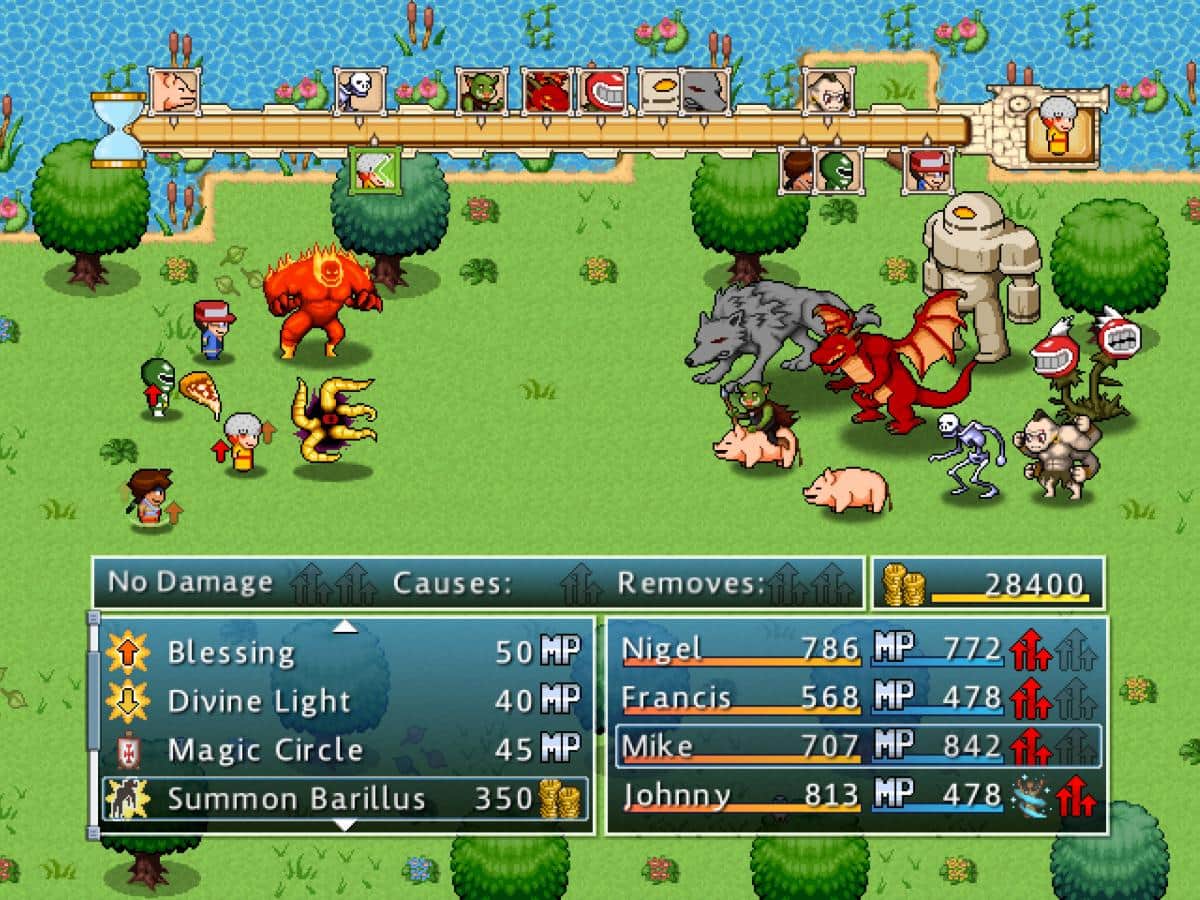Click the down arrow below Summon Barillus
The width and height of the screenshot is (1200, 900).
pyautogui.click(x=344, y=825)
